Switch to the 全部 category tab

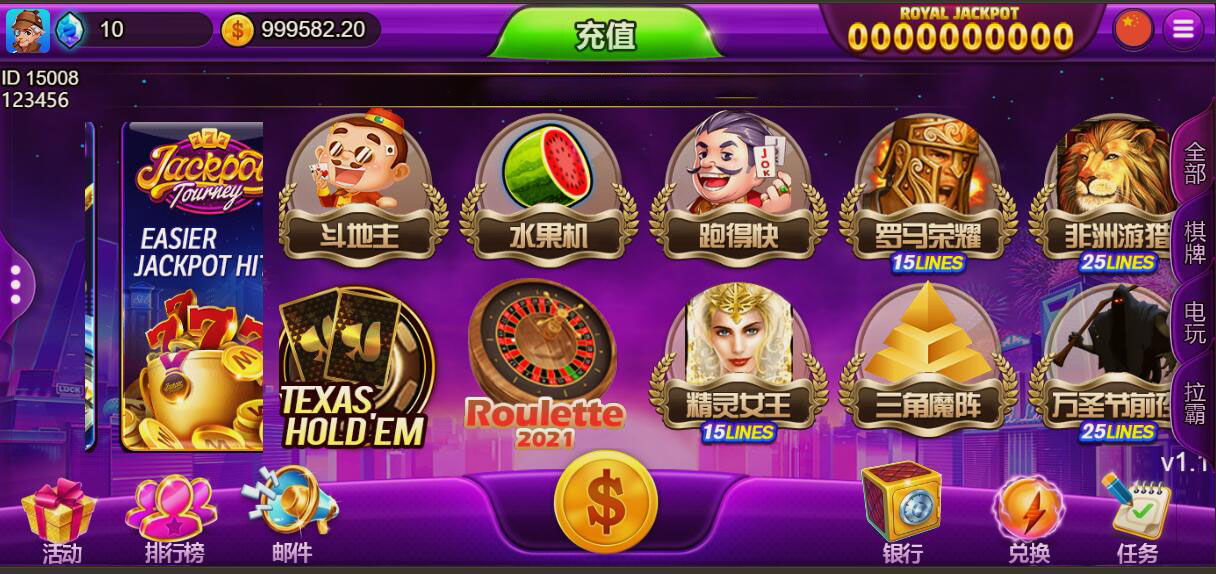click(1195, 163)
